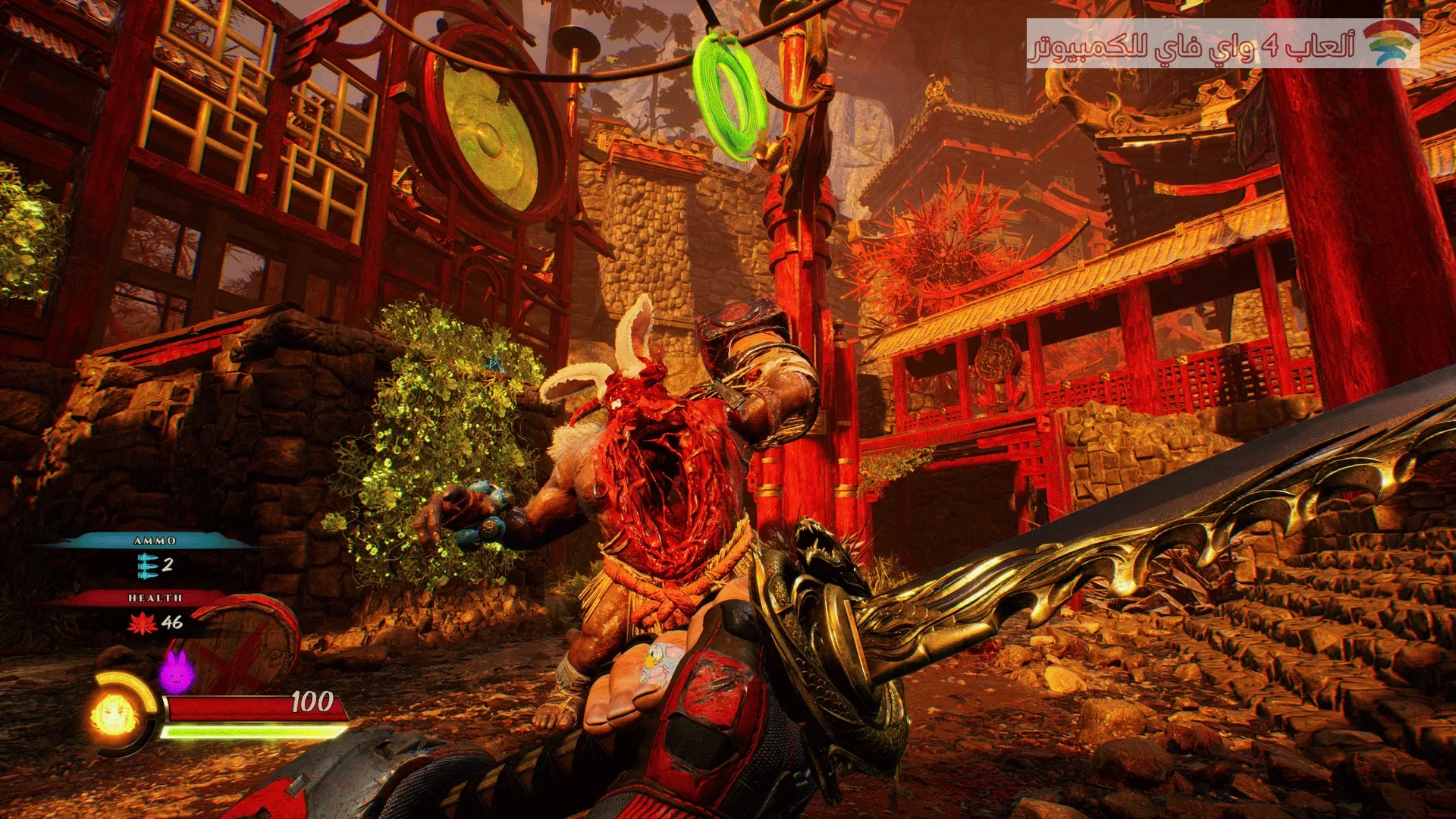1456x819 pixels.
Task: Click the purple rabbit mask icon
Action: (x=176, y=670)
